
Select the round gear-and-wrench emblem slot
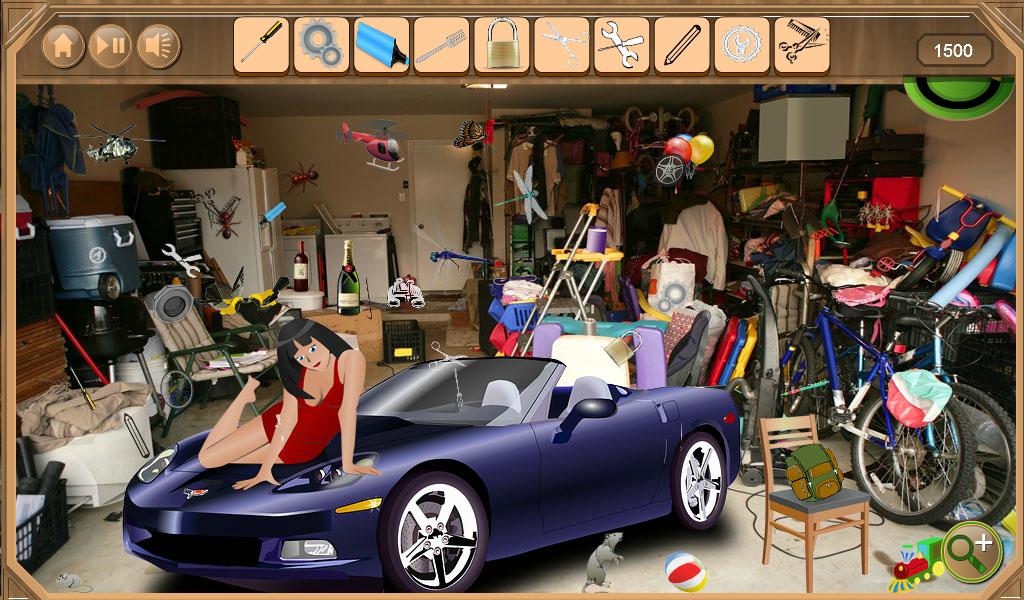(741, 46)
